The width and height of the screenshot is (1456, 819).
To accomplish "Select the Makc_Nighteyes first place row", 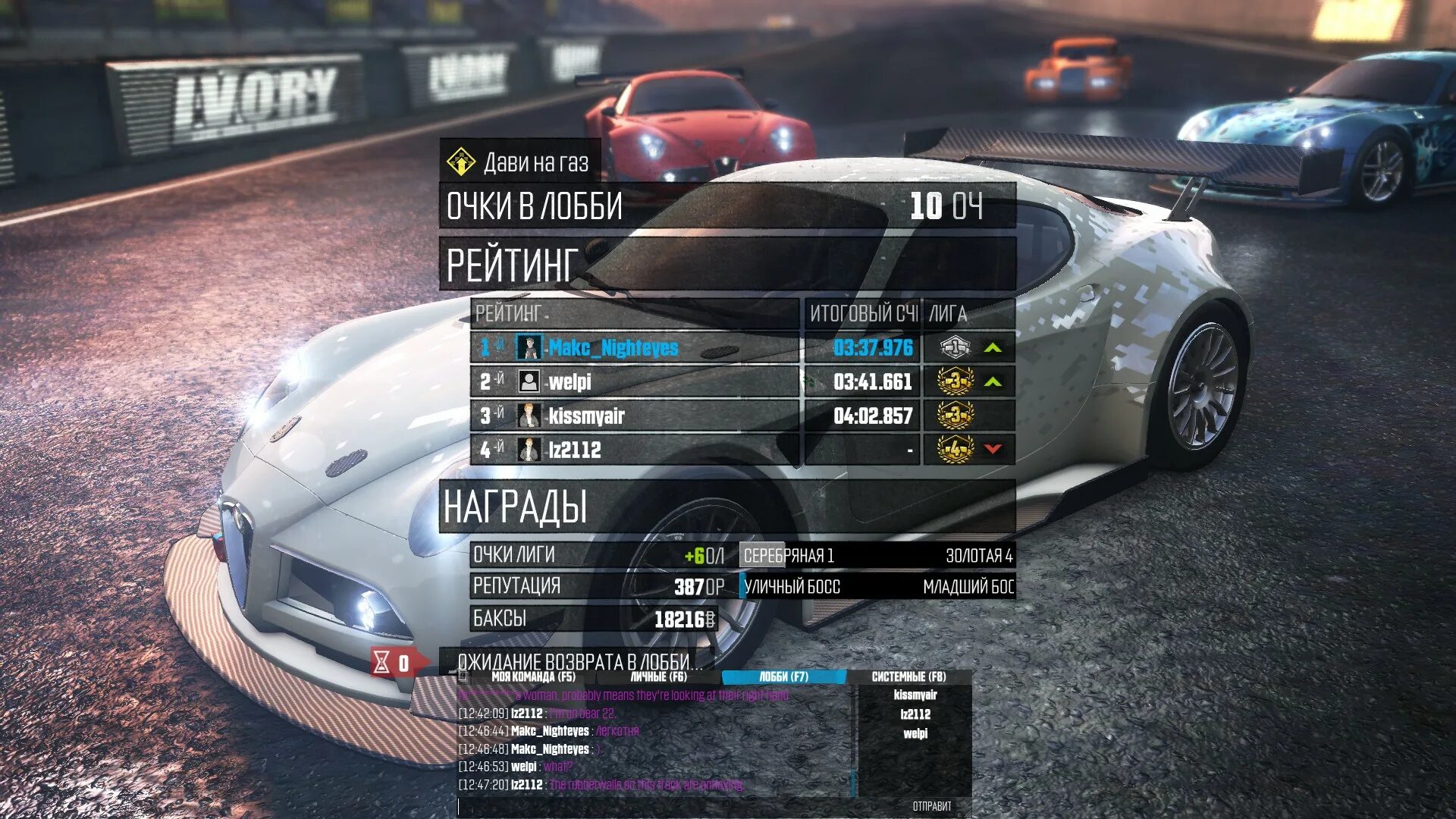I will (634, 348).
